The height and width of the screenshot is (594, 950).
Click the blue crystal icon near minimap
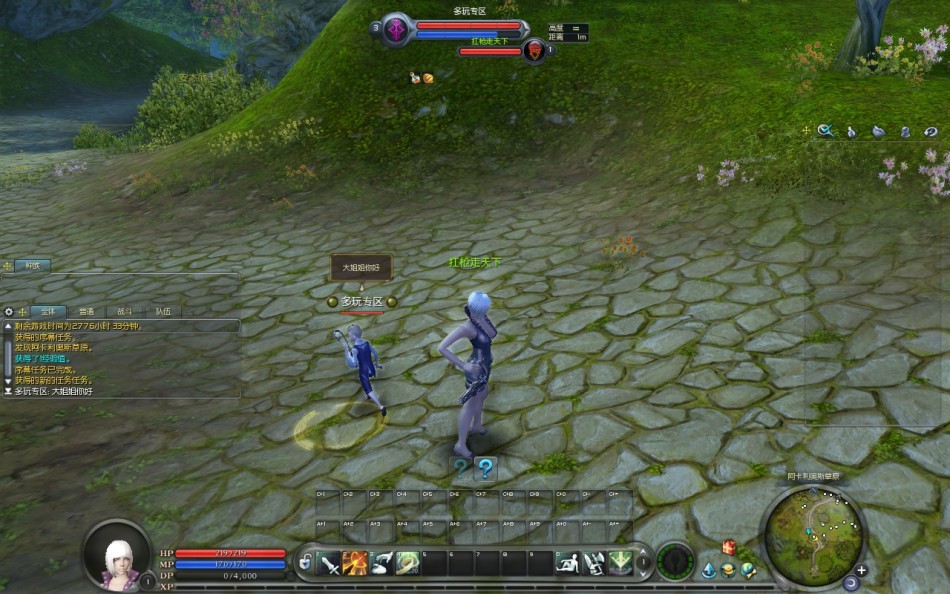tap(709, 571)
